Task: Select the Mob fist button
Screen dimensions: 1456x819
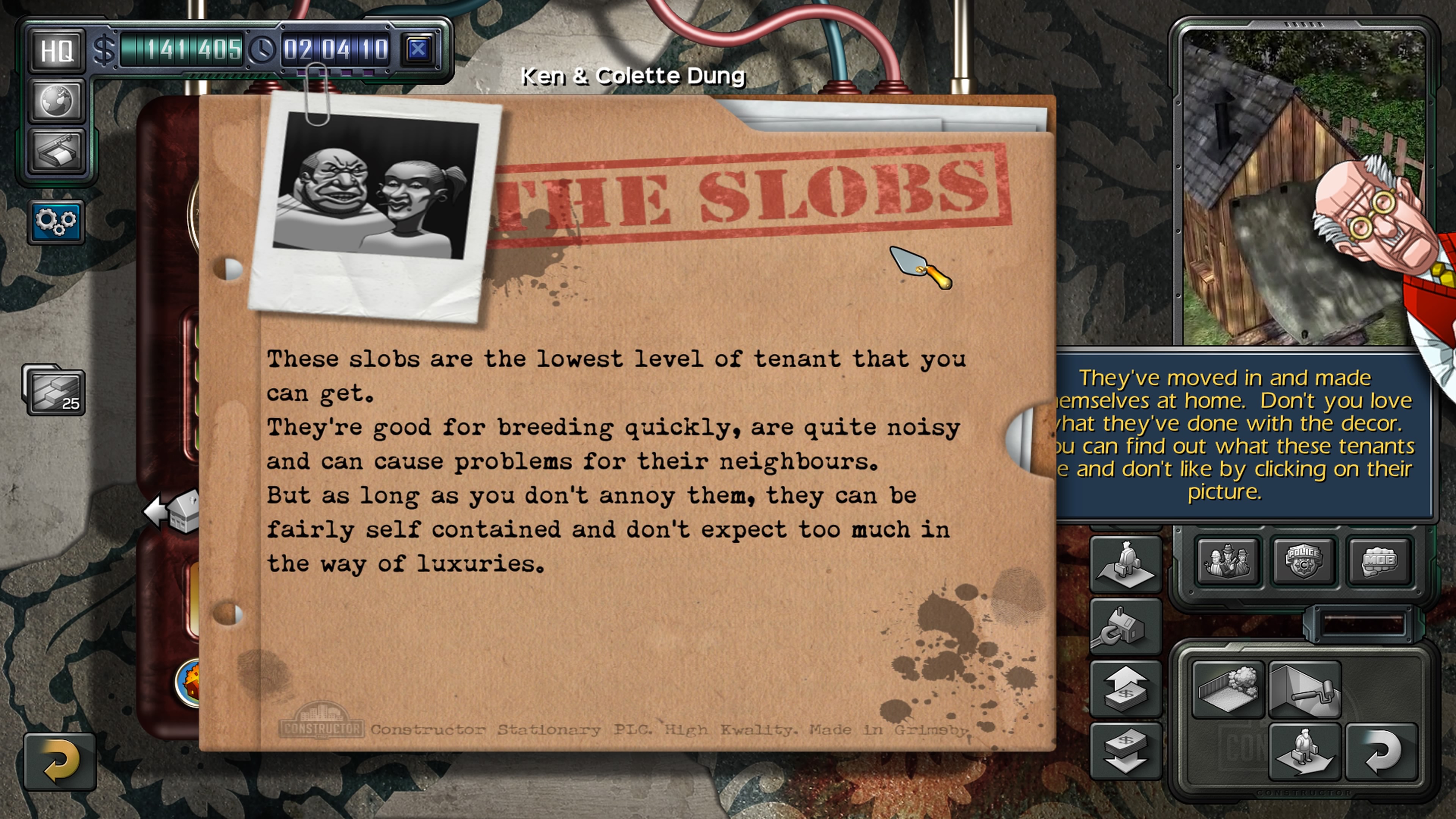Action: pos(1379,561)
